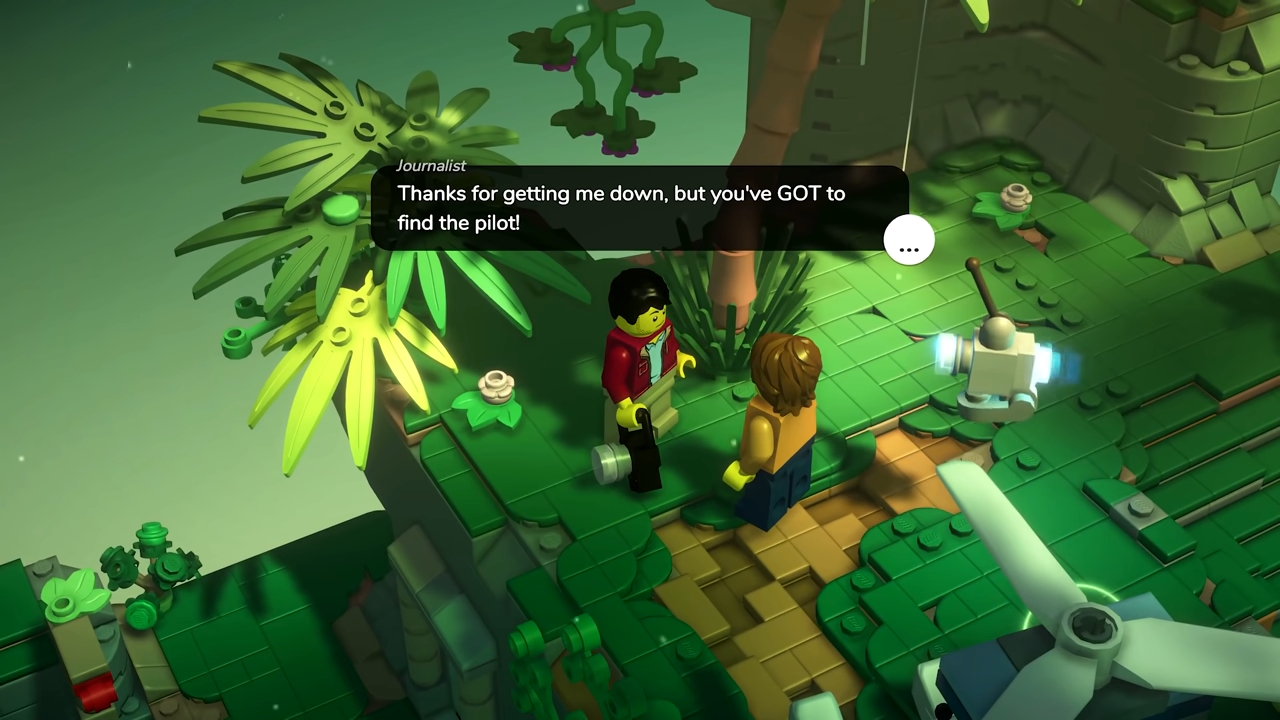
Task: Advance the Journalist dialogue with the ellipsis button
Action: coord(908,241)
